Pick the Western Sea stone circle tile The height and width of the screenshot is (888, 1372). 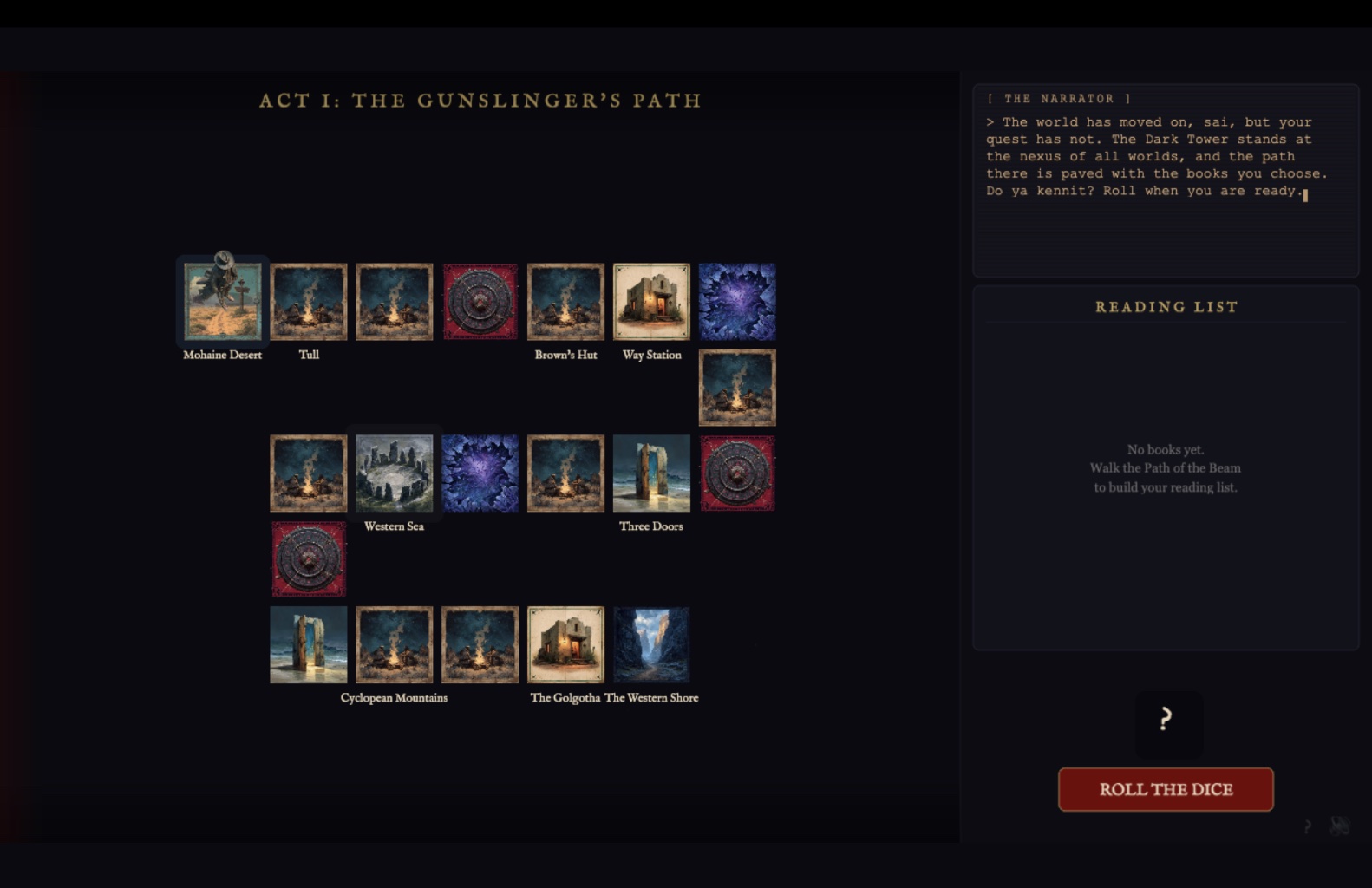coord(394,473)
